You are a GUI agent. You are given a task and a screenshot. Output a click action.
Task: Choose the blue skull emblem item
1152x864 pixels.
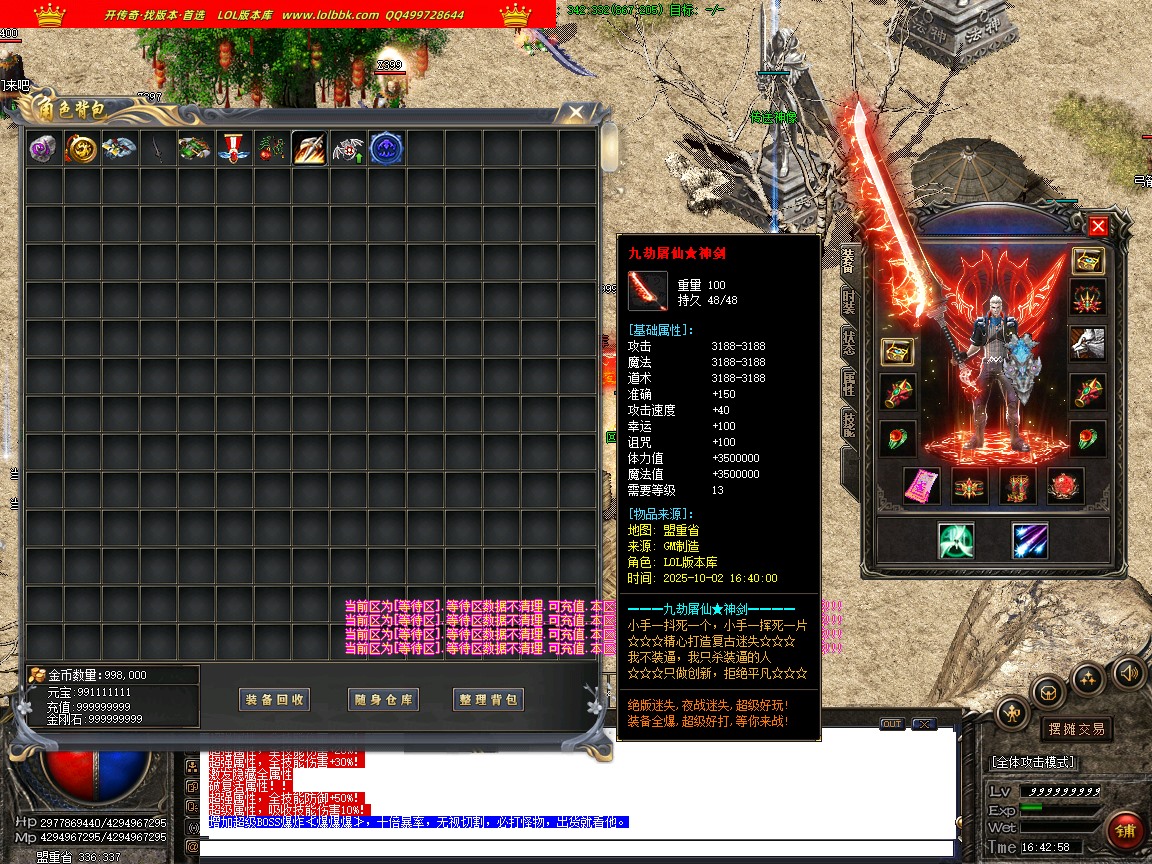pos(386,149)
